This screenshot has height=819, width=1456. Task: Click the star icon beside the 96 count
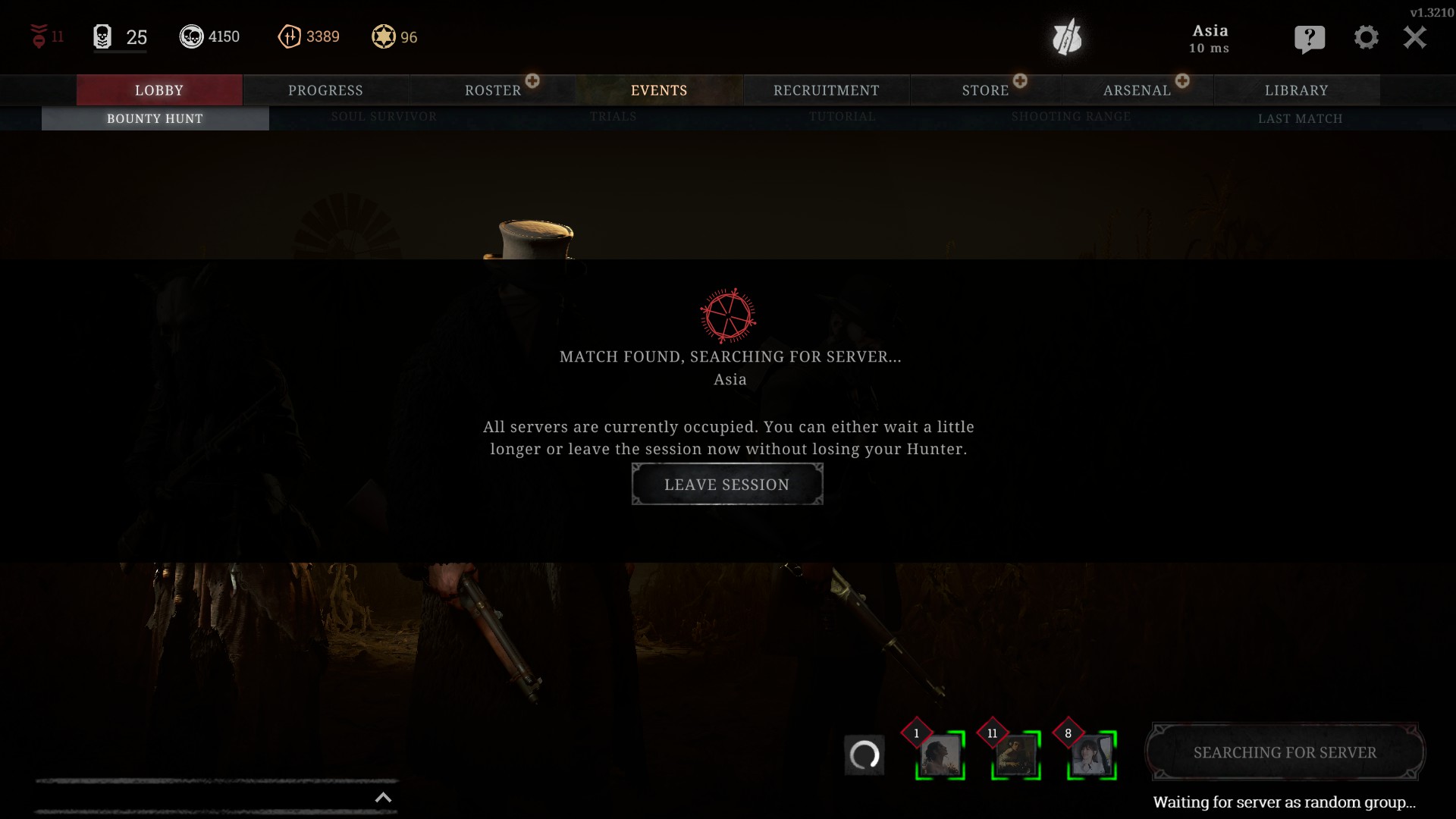pos(384,36)
